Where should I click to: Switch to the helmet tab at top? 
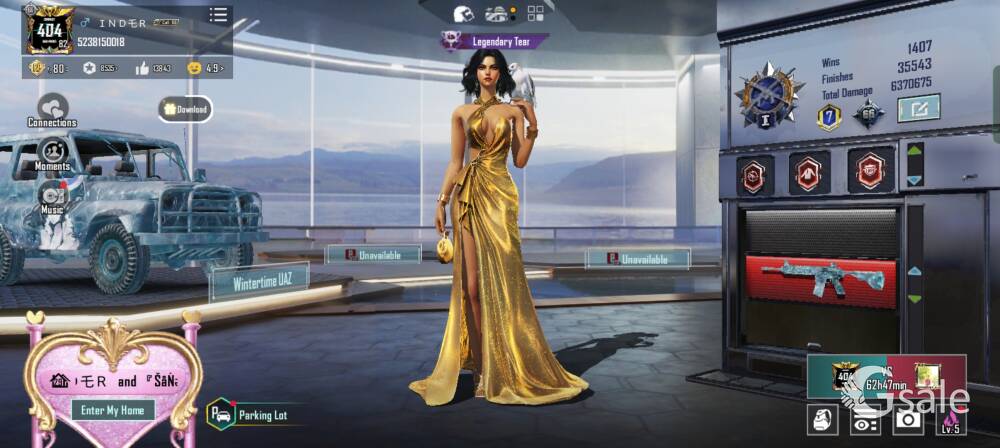[463, 14]
